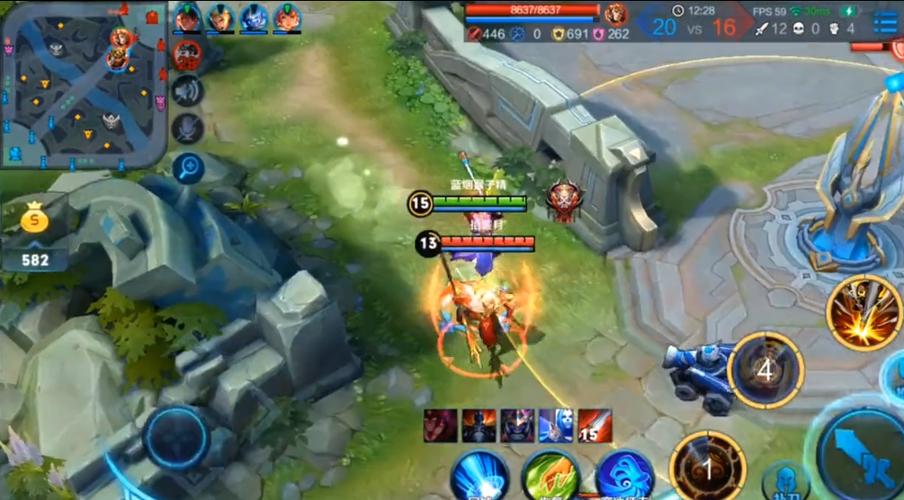
Task: Click the magnifying glass zoom button
Action: click(187, 168)
